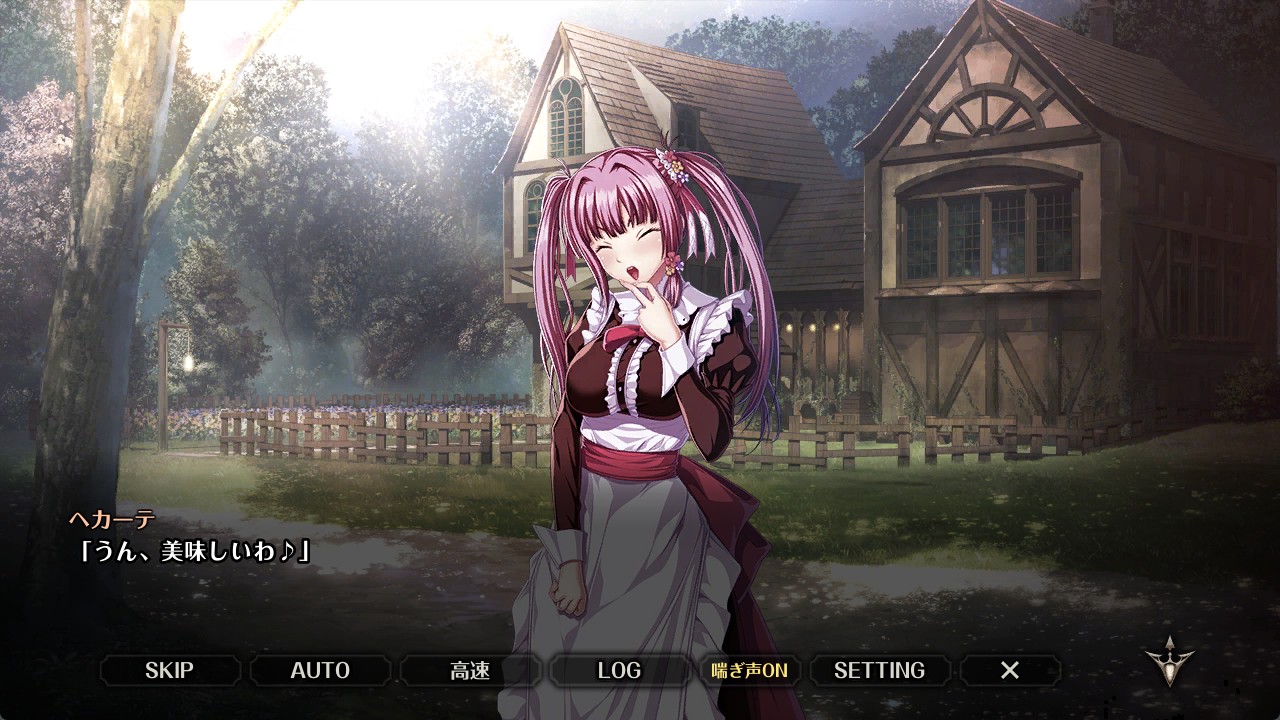Turn on AUTO text advance
Viewport: 1280px width, 720px height.
320,670
